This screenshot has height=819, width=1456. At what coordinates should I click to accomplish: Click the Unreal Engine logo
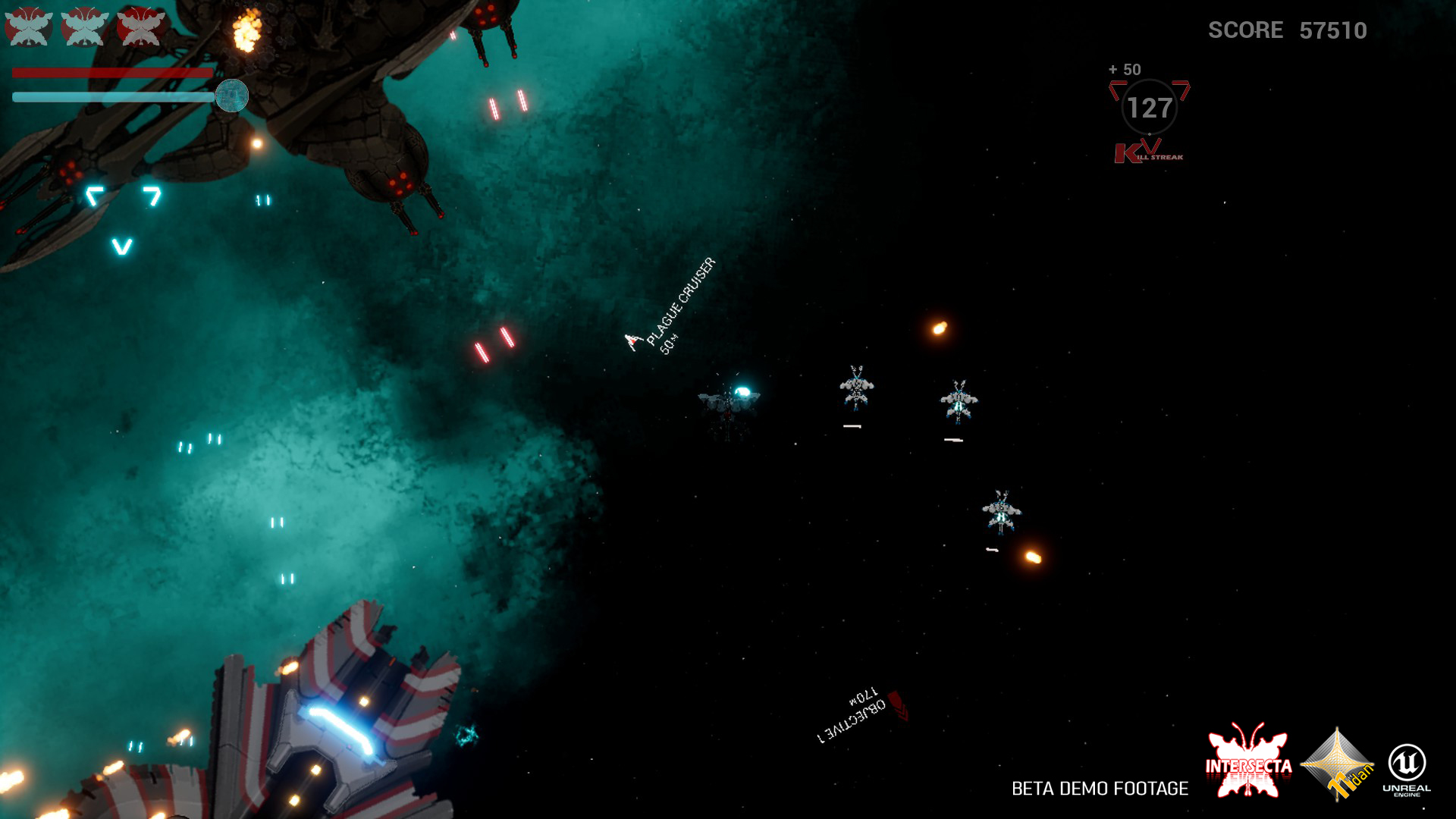tap(1407, 767)
